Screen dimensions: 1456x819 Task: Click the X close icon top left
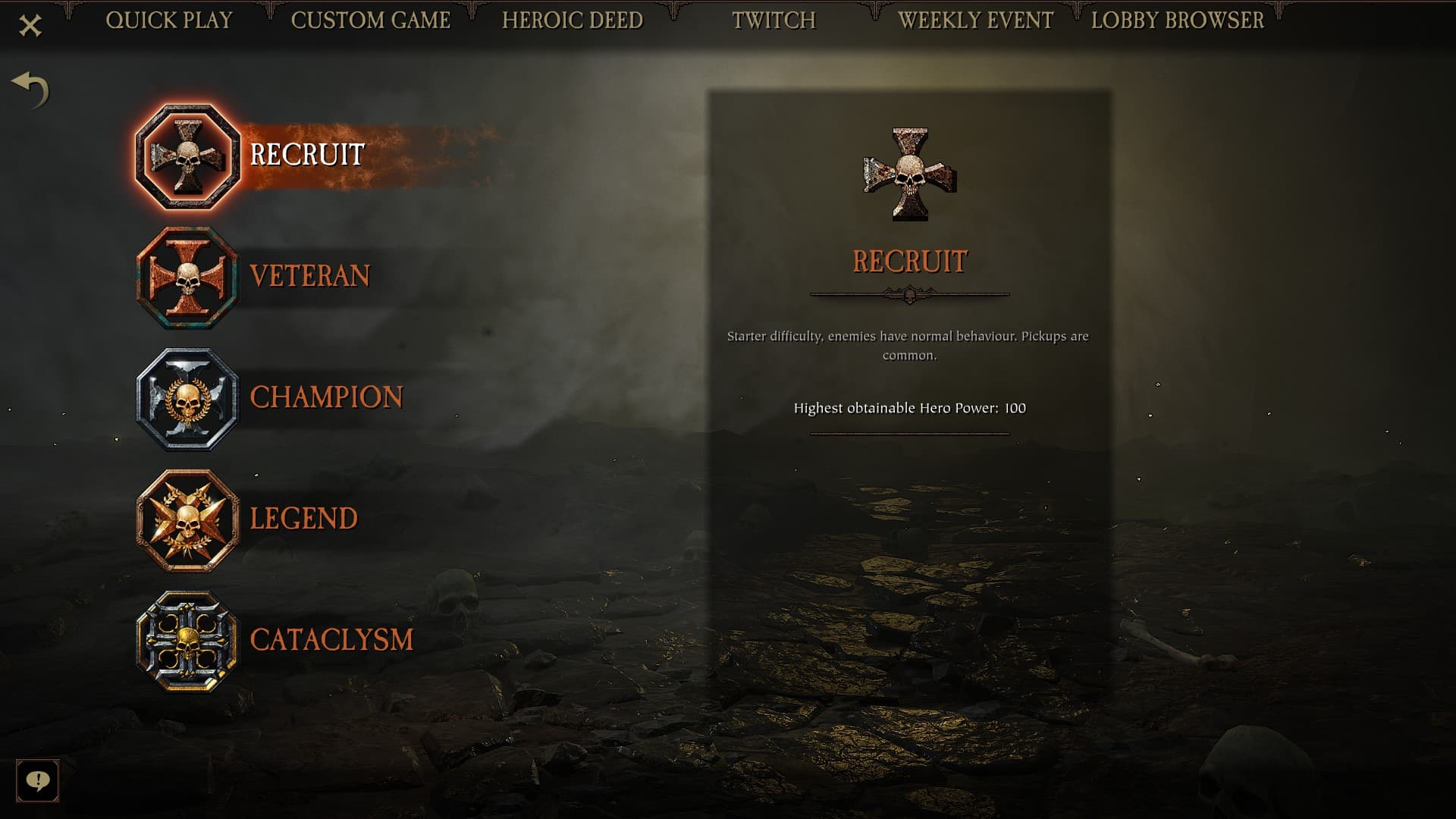pos(29,23)
